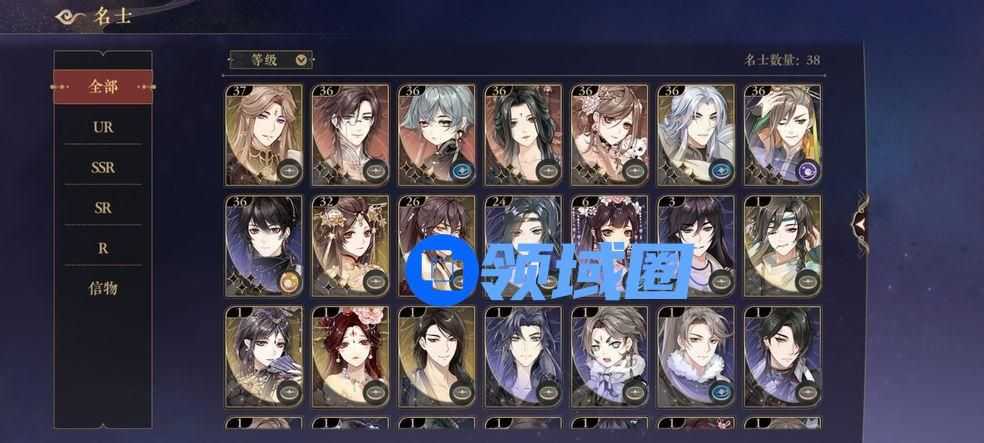Show only SSR characters
This screenshot has height=443, width=984.
click(x=103, y=168)
